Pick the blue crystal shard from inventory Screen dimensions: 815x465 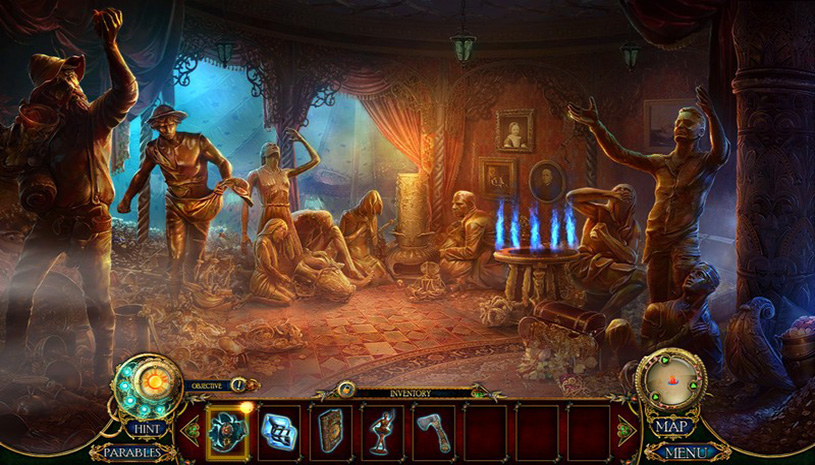(279, 431)
